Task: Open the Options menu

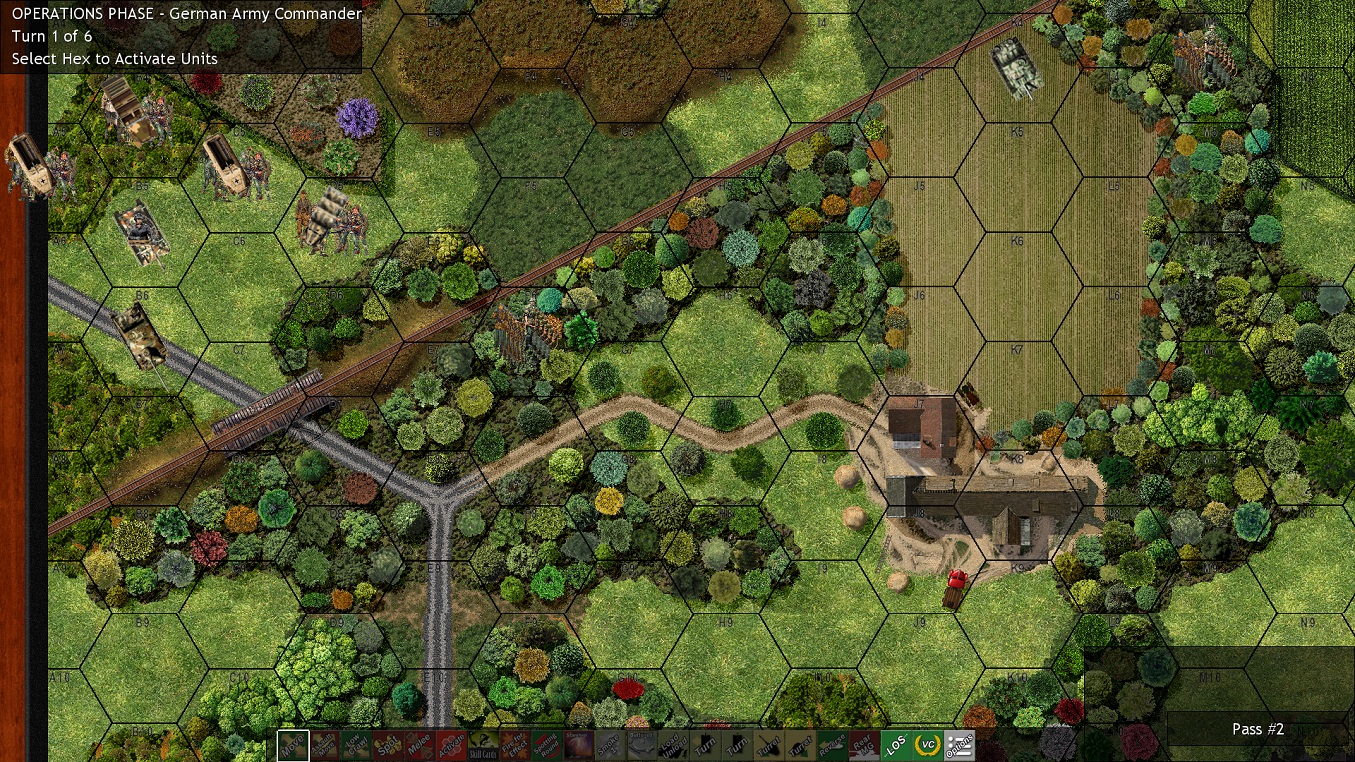Action: [x=957, y=745]
